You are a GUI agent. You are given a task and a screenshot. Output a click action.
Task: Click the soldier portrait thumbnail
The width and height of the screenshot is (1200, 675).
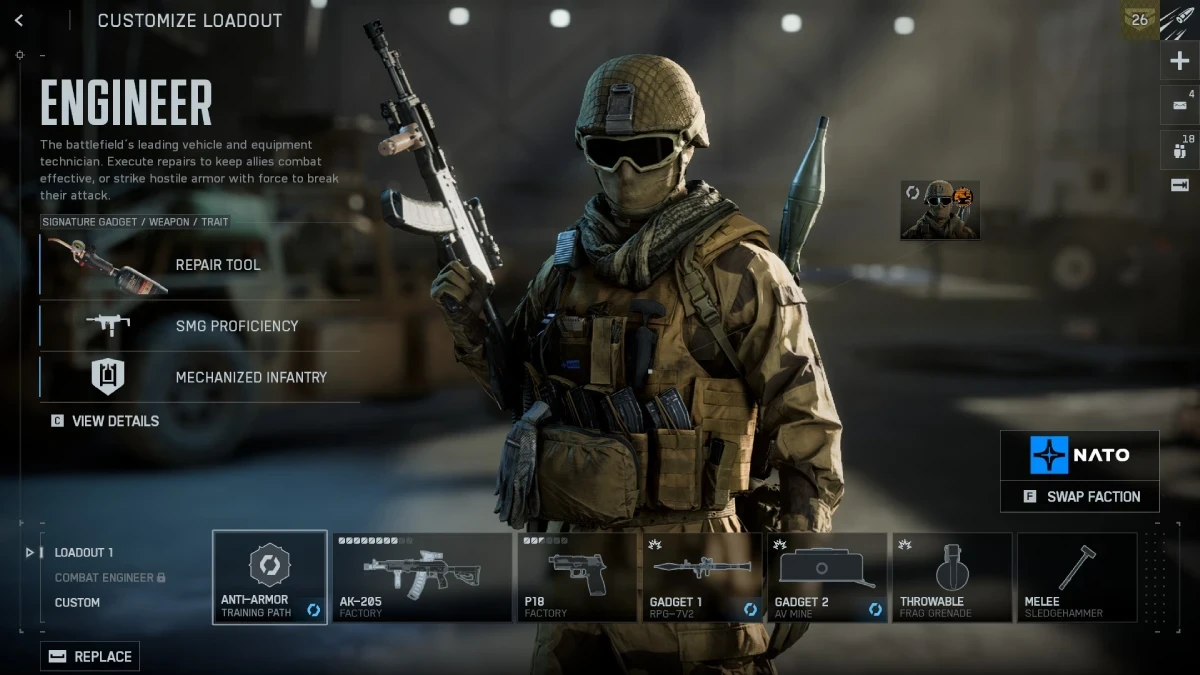[940, 210]
